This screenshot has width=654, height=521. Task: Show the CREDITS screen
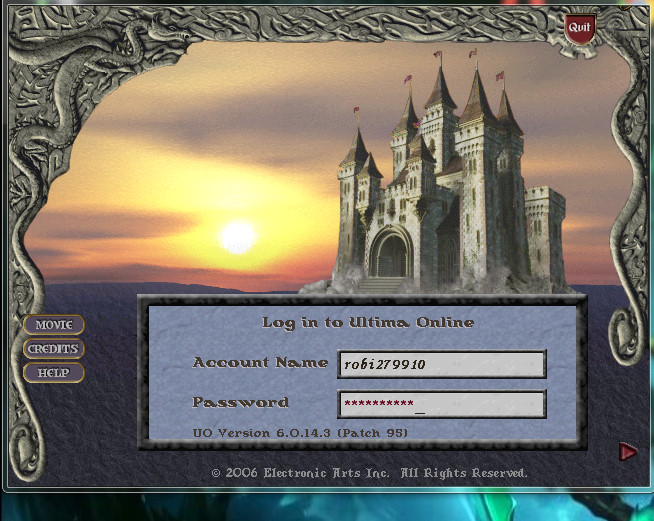(x=54, y=349)
